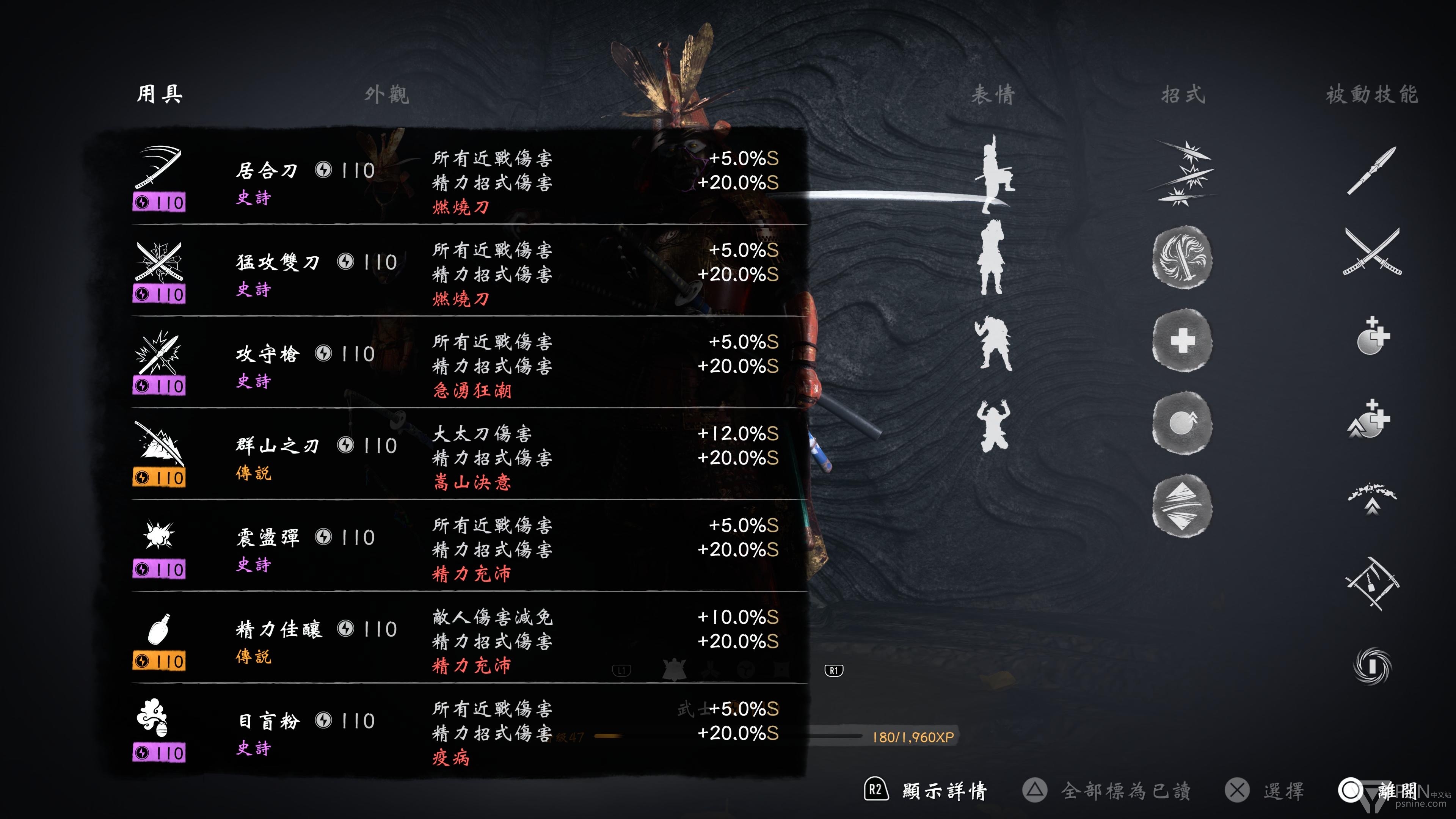Open the 外觀 appearance tab
Screen dimensions: 1456x819
tap(387, 94)
